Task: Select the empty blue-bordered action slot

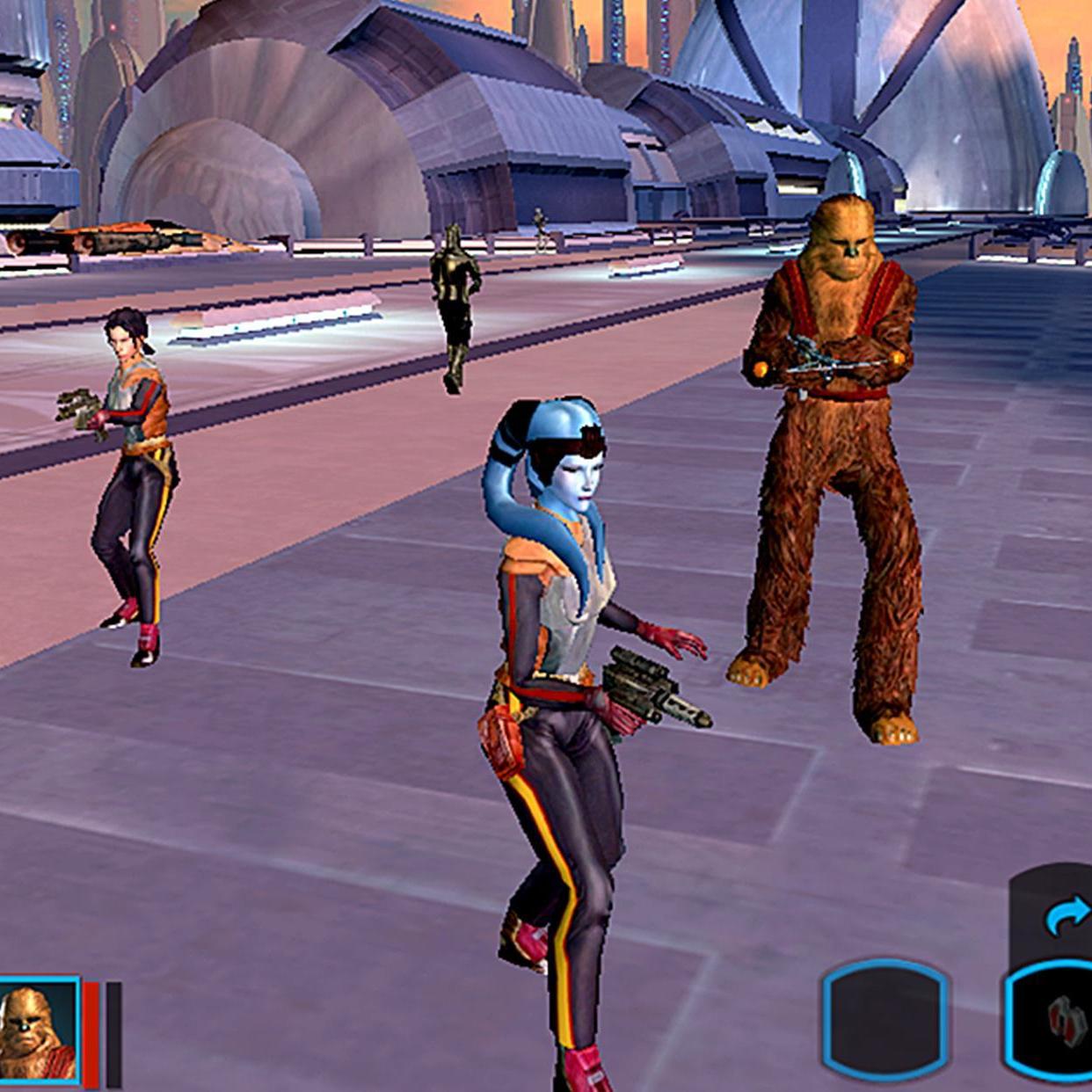Action: click(x=885, y=1023)
